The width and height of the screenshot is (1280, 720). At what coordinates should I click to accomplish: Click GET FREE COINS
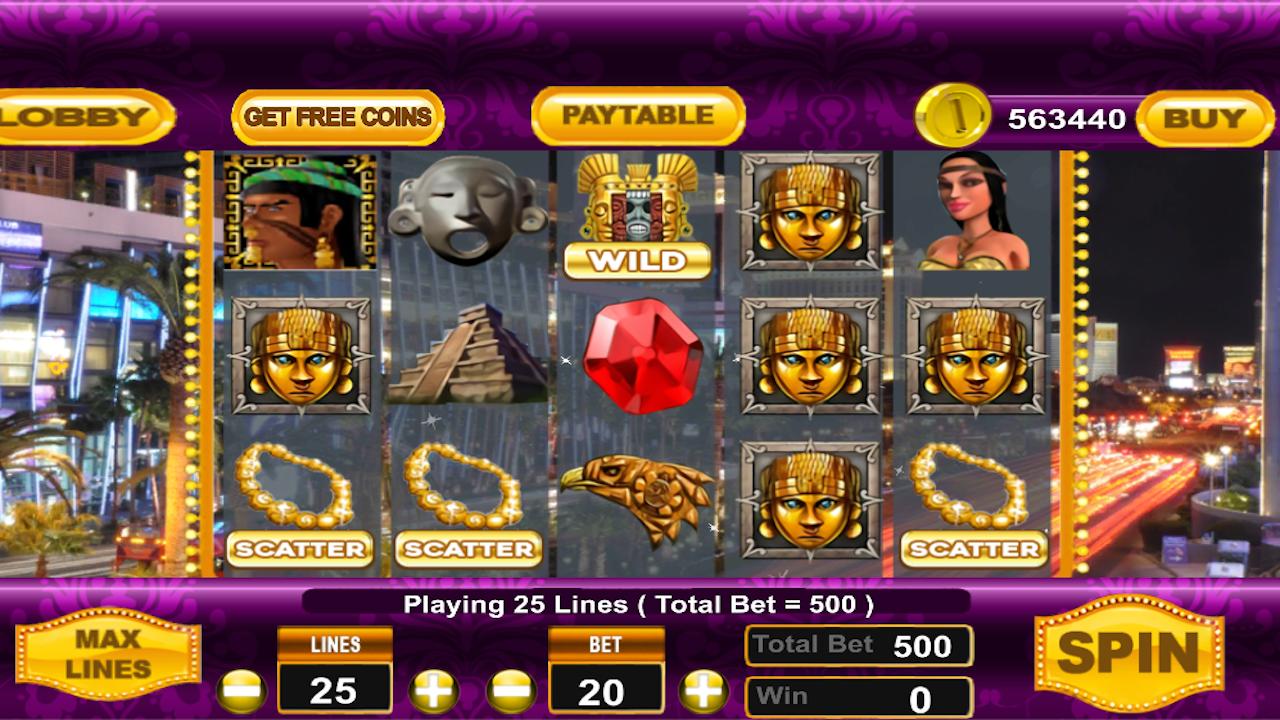pyautogui.click(x=337, y=117)
